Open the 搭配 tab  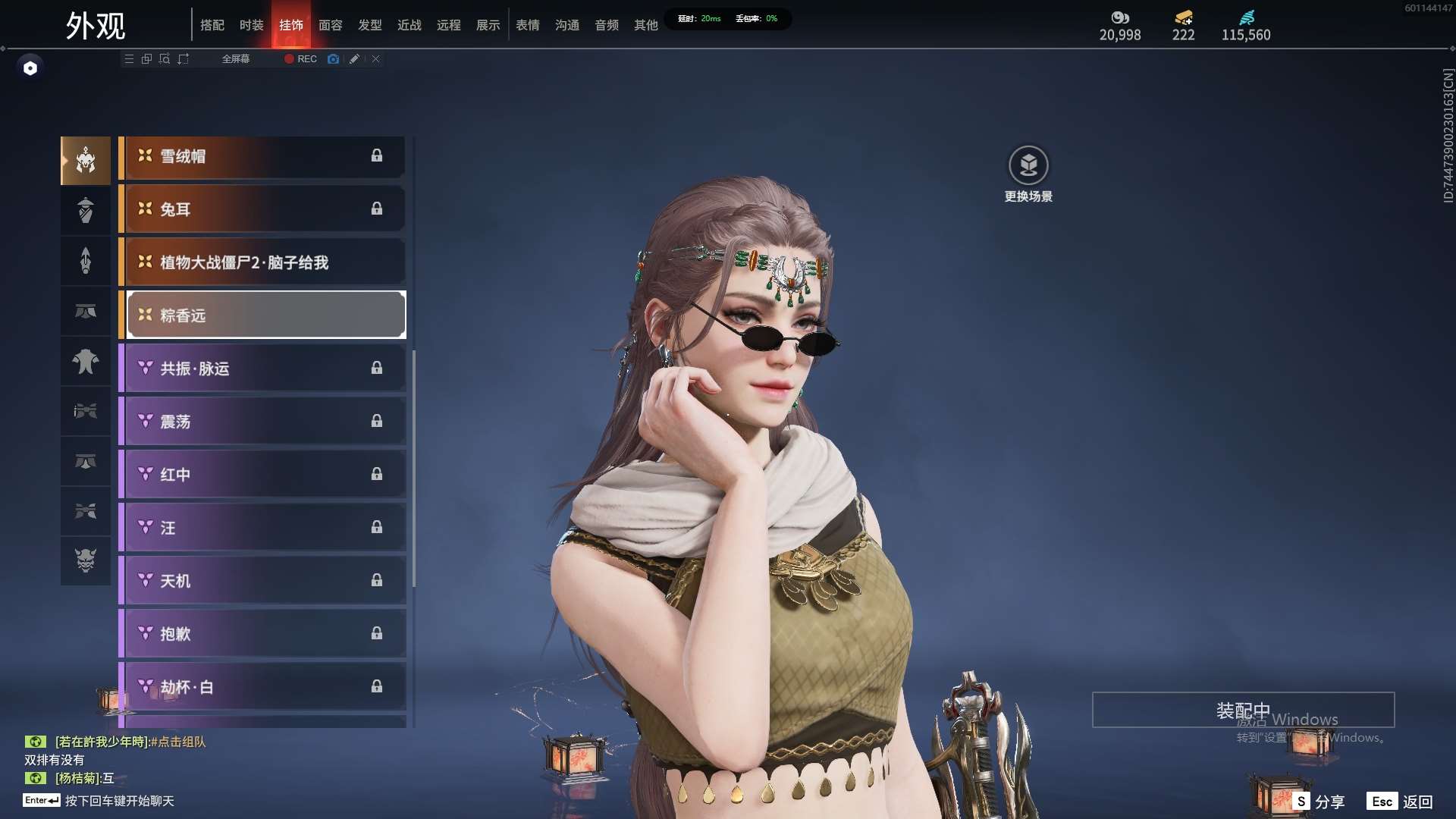point(212,25)
